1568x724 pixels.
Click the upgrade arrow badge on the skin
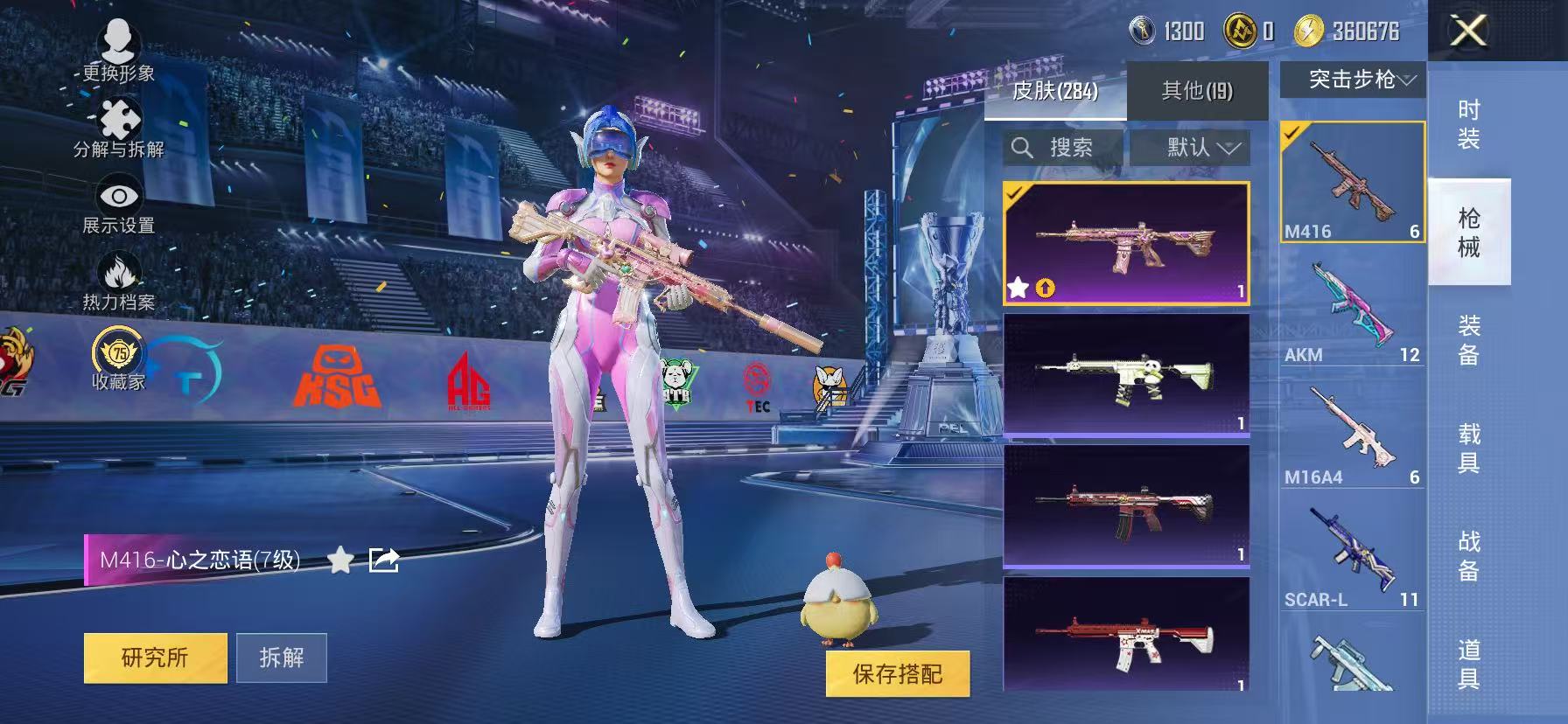click(x=1046, y=287)
